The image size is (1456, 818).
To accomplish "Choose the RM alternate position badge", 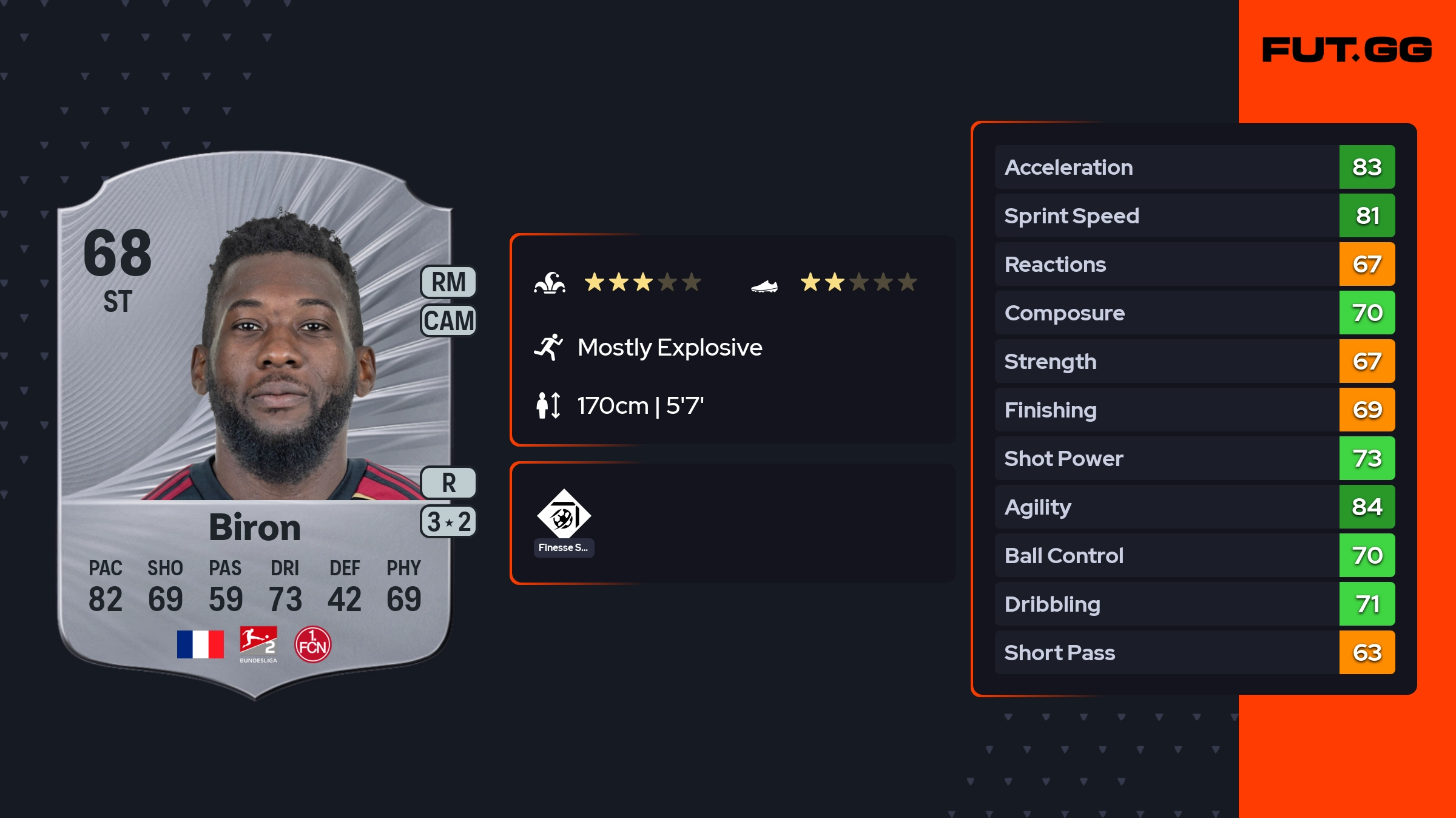I will click(448, 282).
